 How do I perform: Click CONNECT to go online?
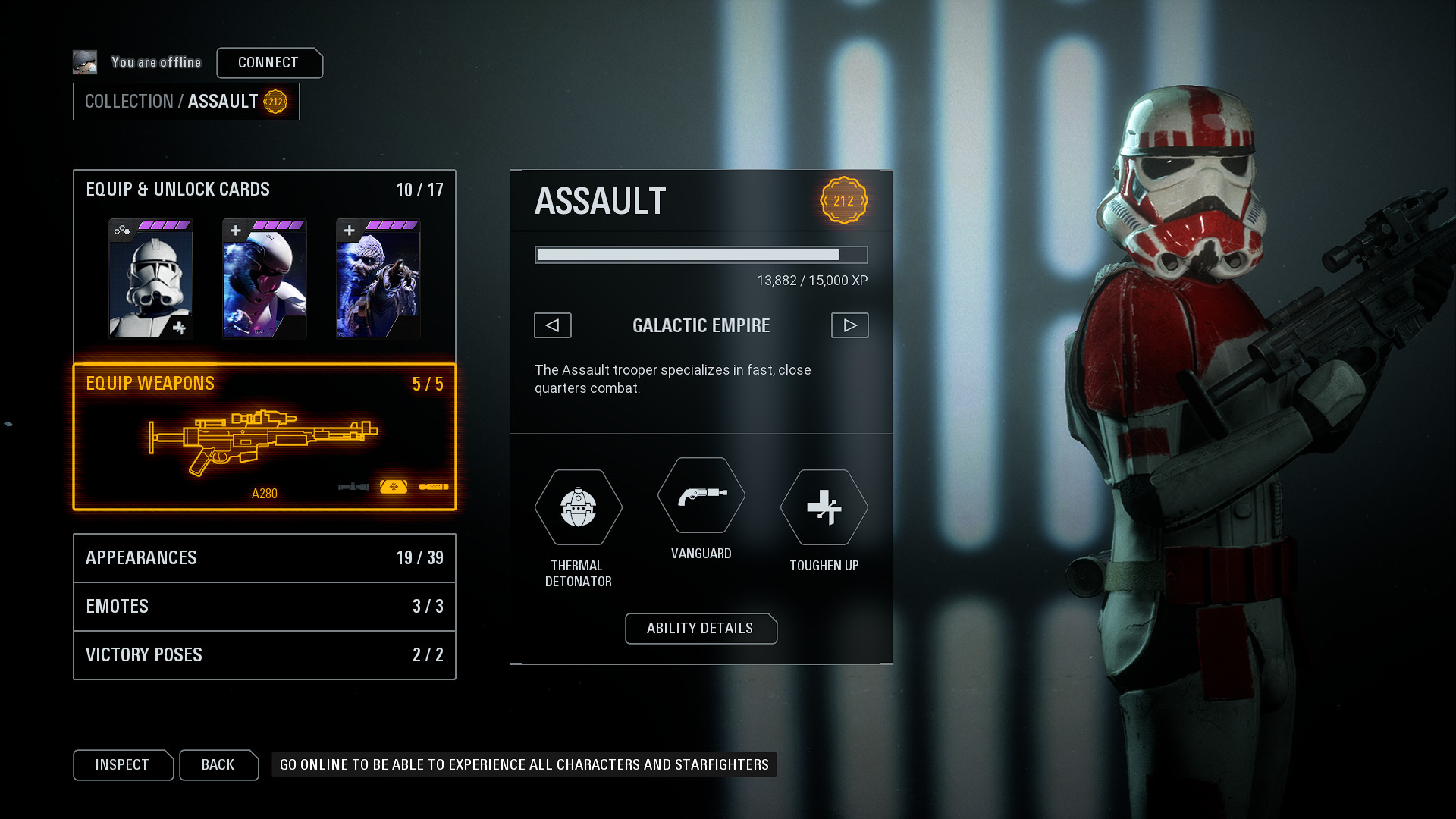coord(269,63)
